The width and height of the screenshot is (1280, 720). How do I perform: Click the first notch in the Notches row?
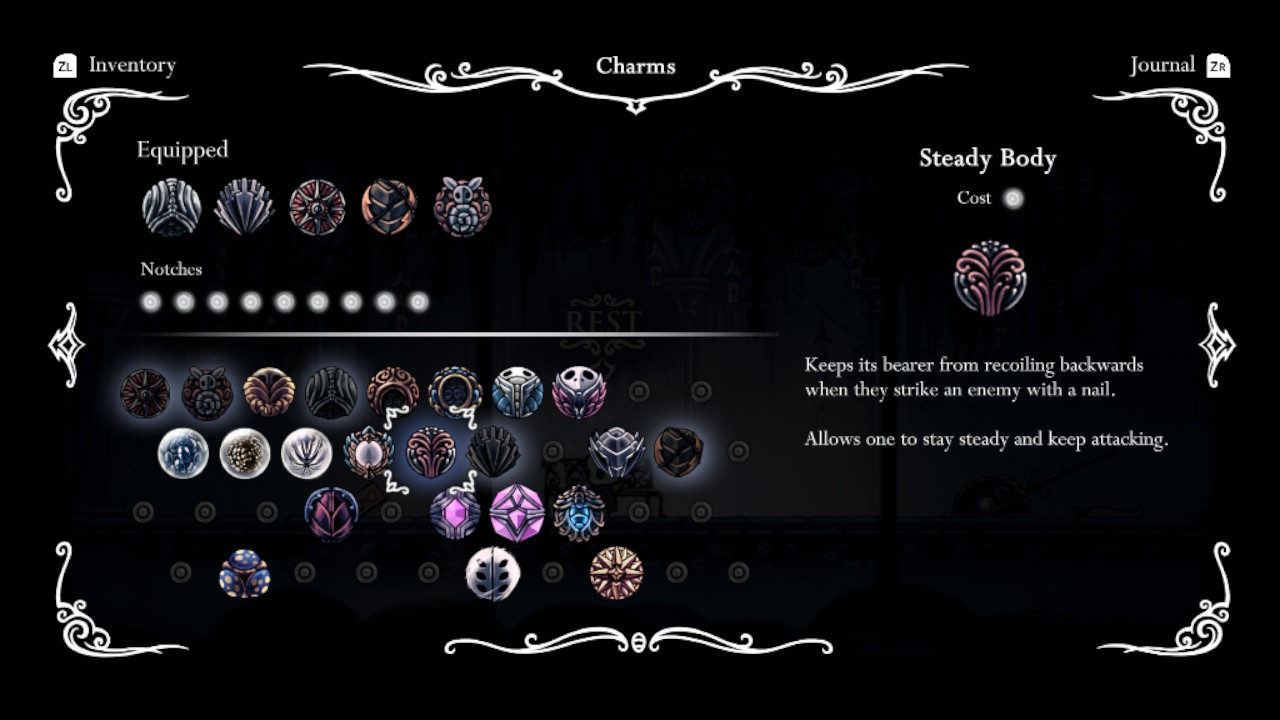[x=151, y=300]
